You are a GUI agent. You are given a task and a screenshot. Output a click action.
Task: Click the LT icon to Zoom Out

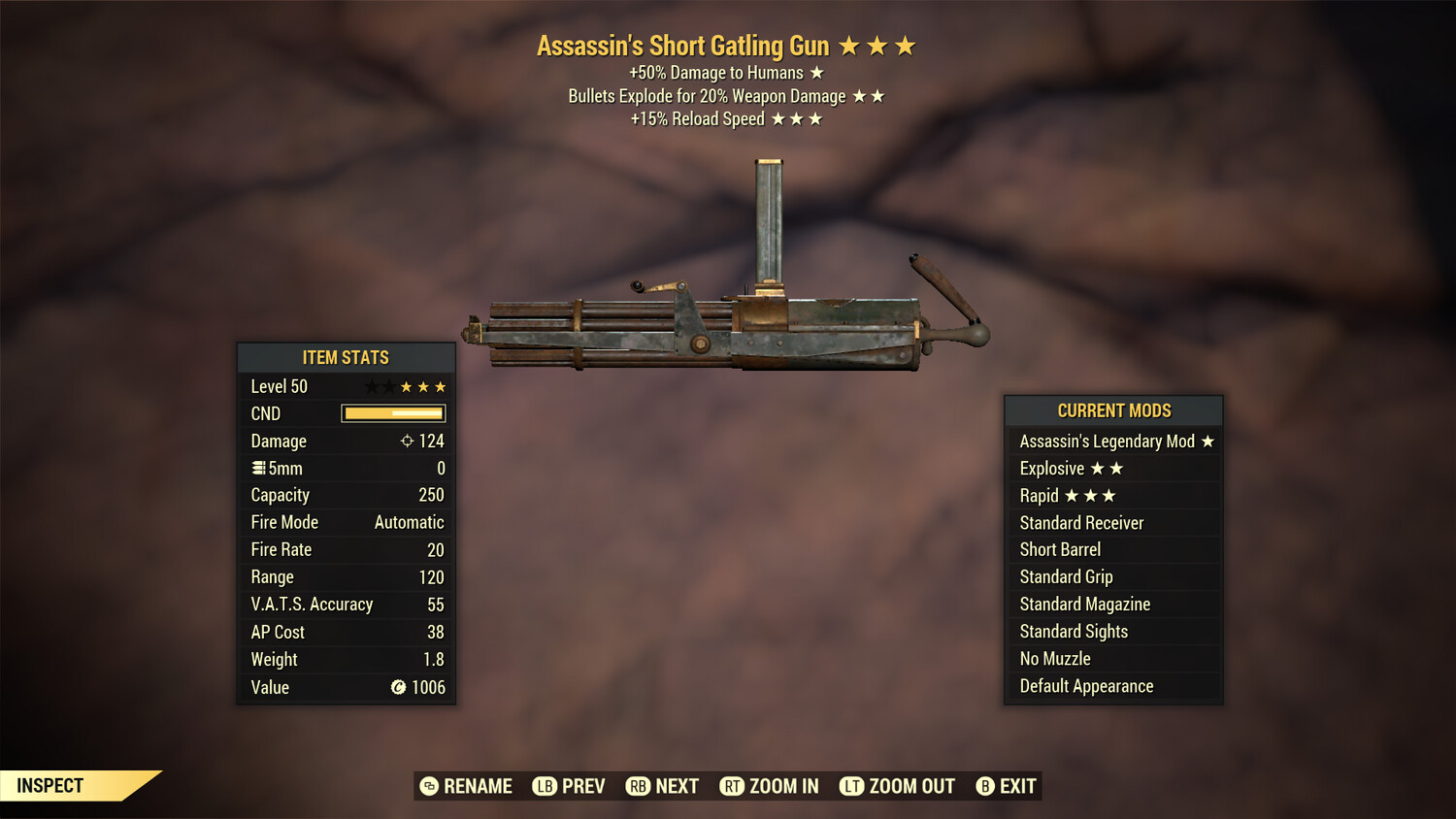(851, 786)
